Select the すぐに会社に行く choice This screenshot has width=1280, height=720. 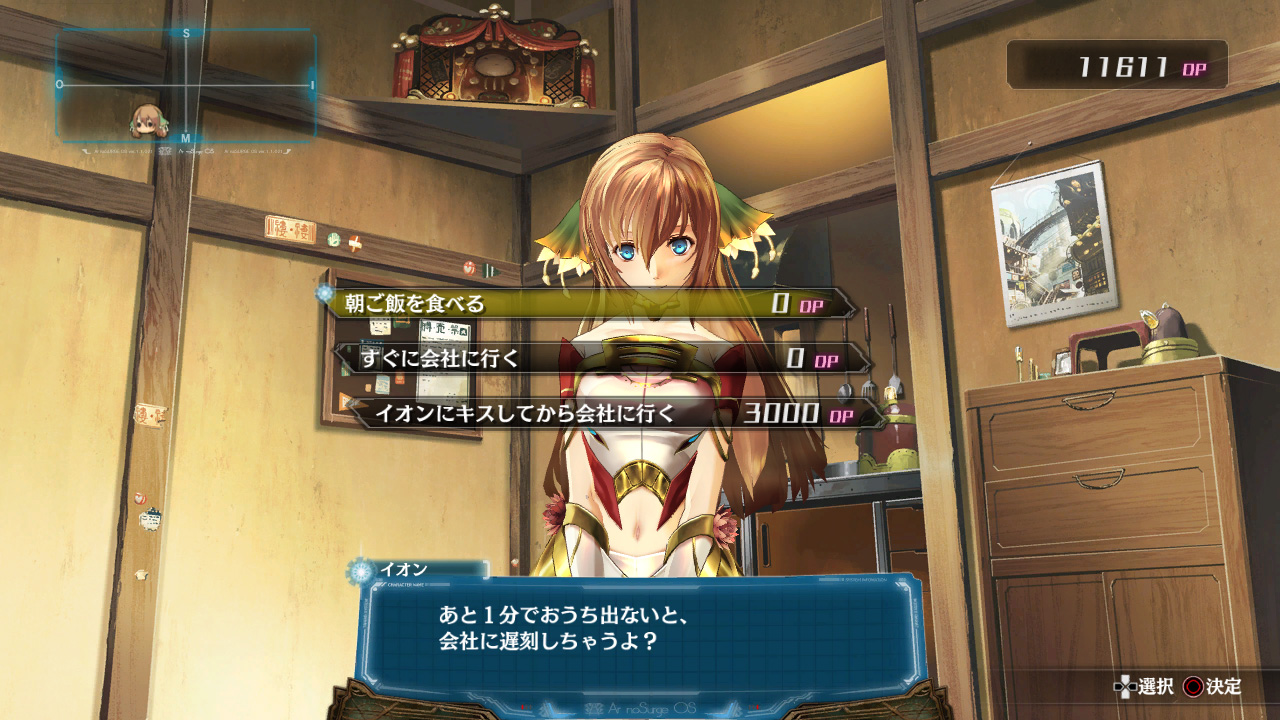[600, 358]
